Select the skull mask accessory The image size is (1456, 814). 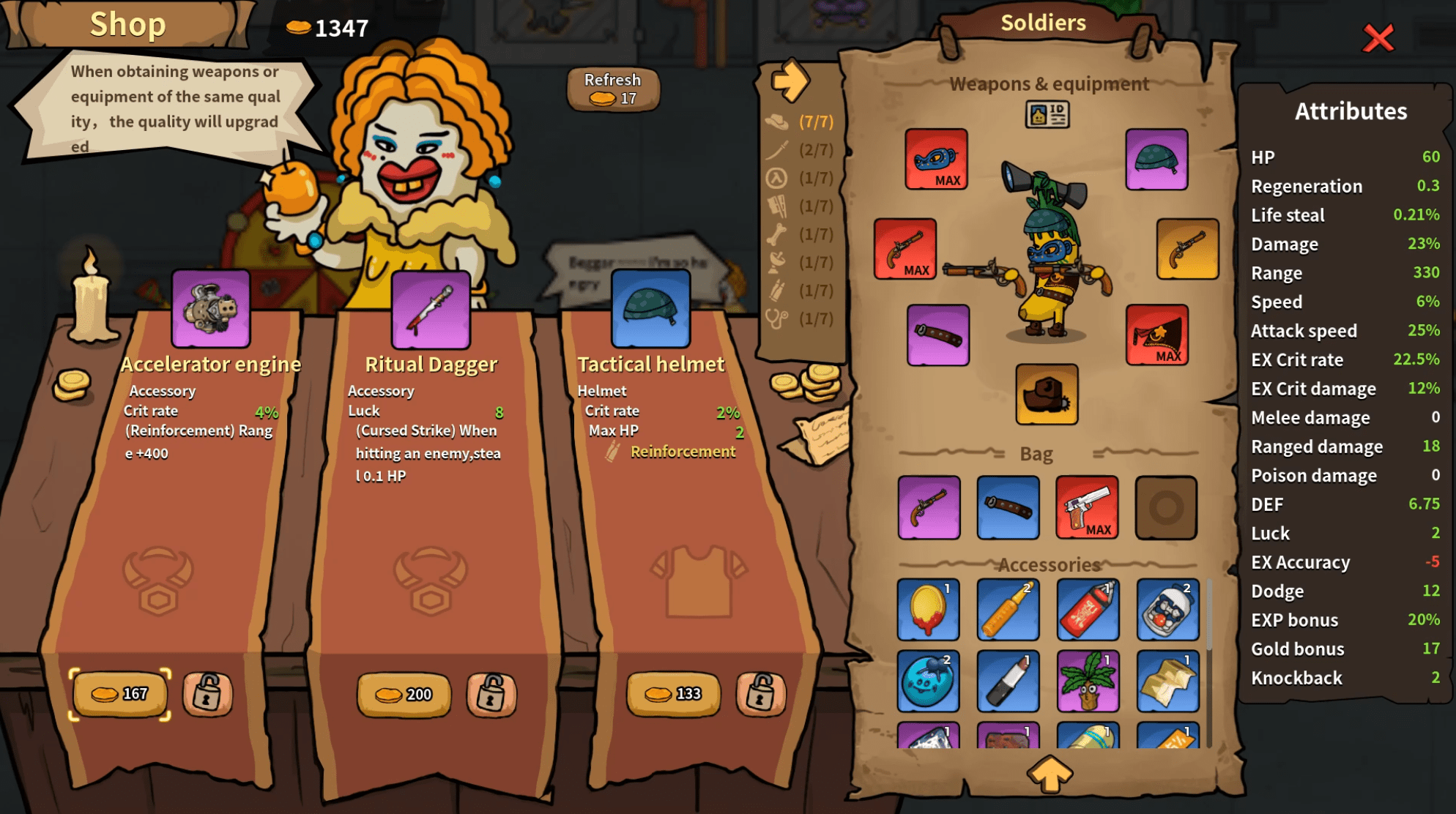point(1167,609)
